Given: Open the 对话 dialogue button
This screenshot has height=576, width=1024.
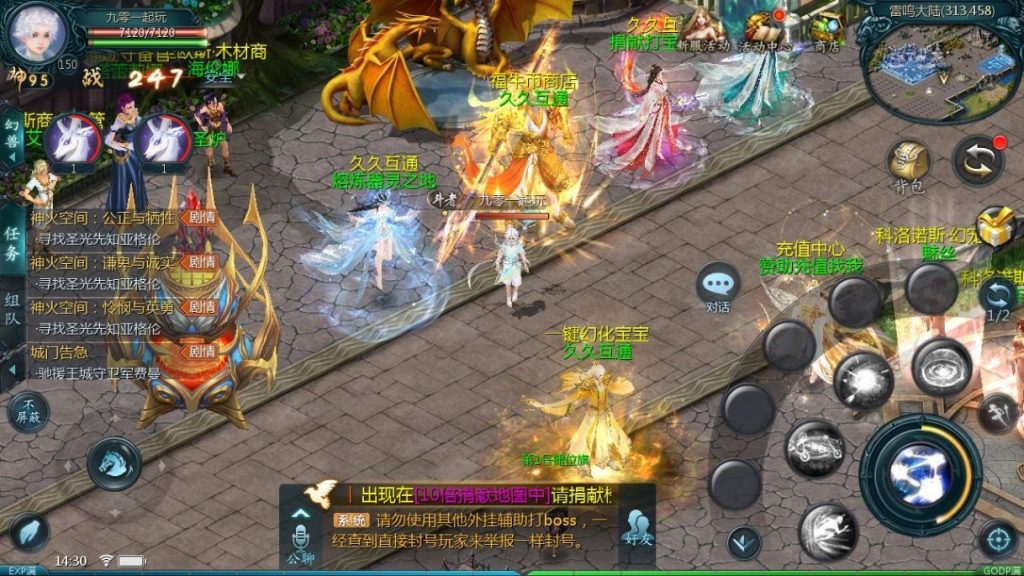Looking at the screenshot, I should [718, 284].
